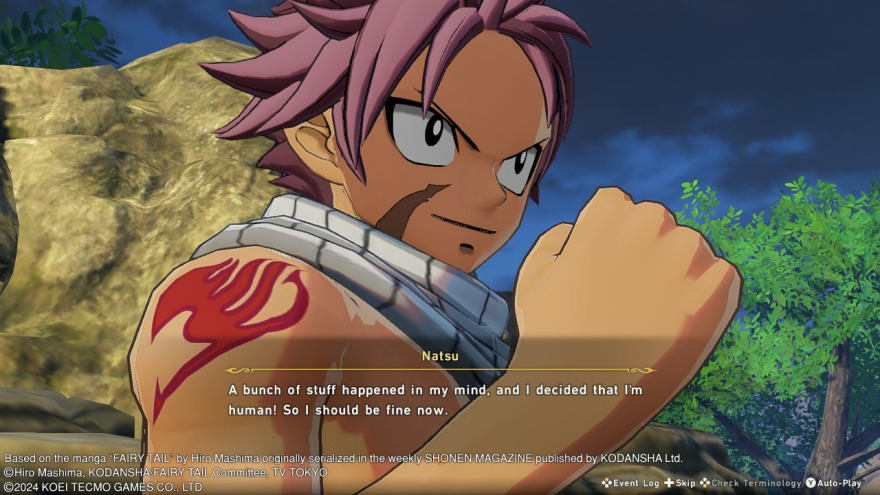
Task: Open the Event Log
Action: pos(630,483)
